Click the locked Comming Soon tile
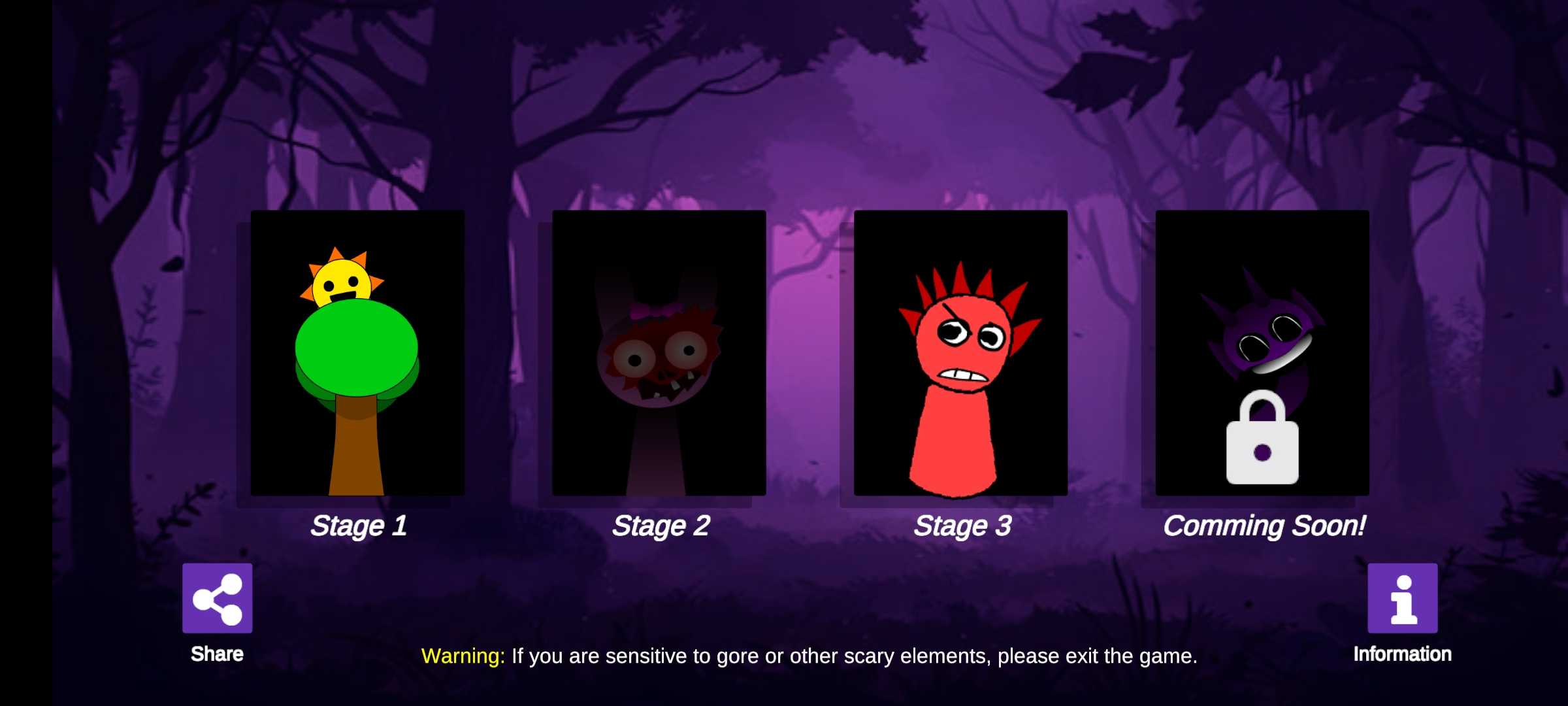 1262,353
